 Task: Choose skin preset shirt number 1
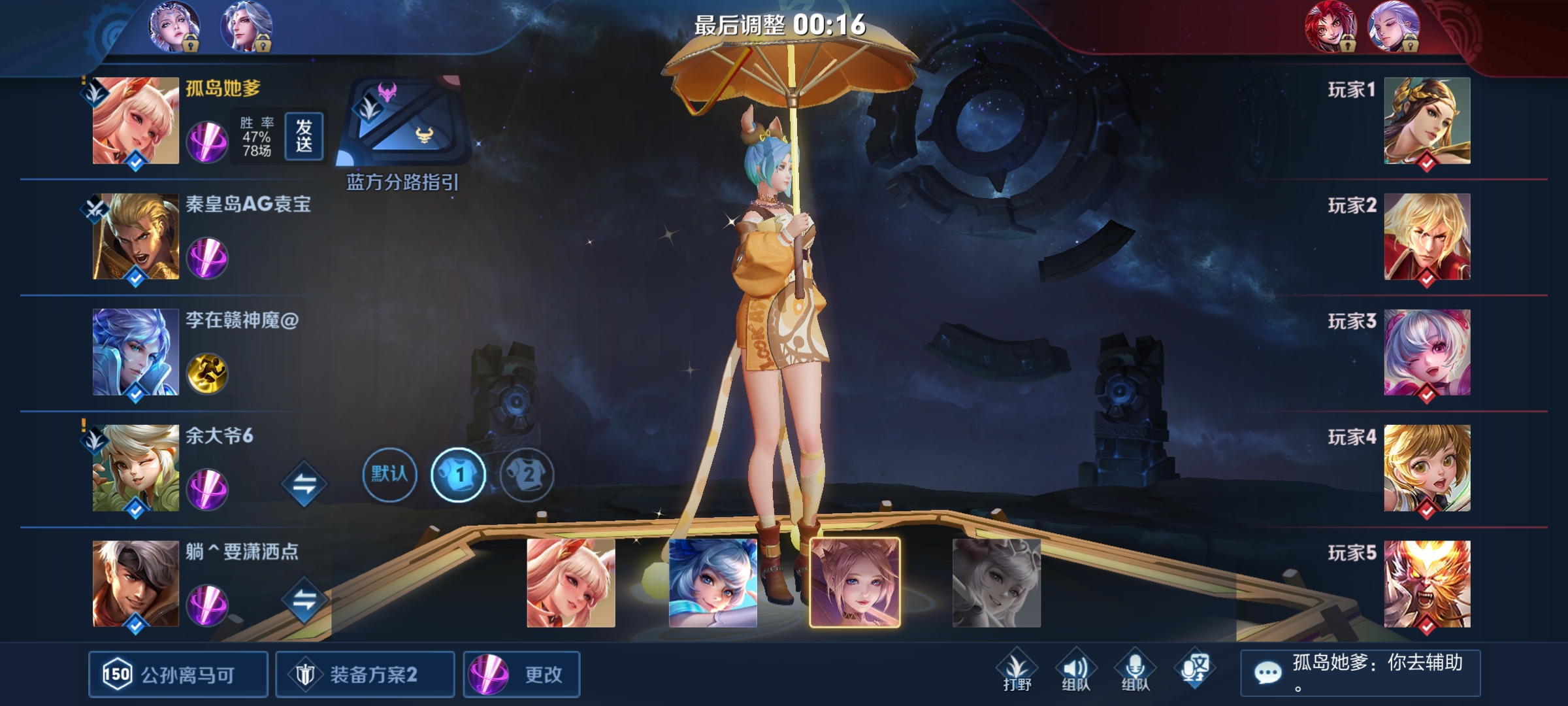click(x=458, y=474)
